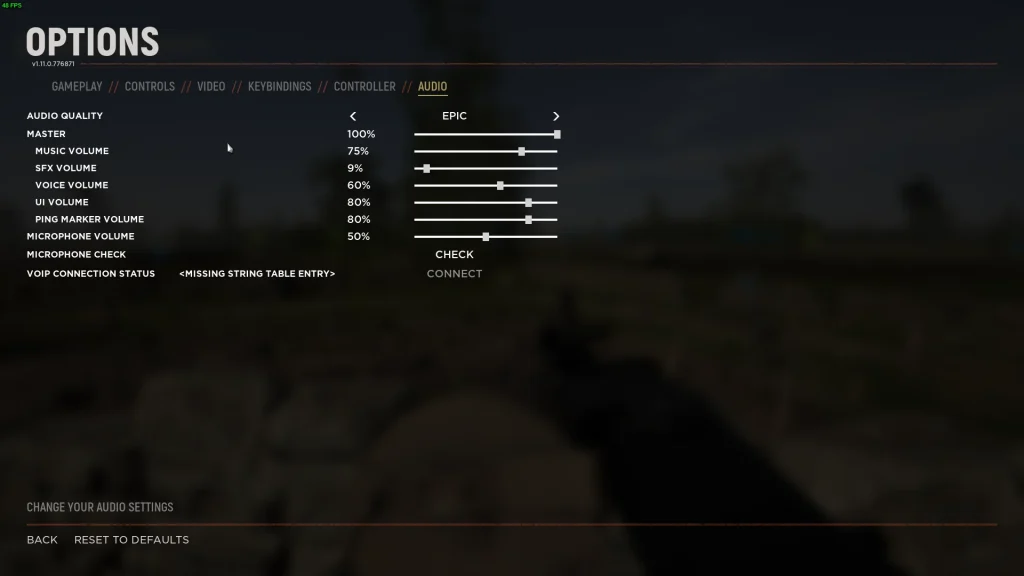1024x576 pixels.
Task: Set the Music Volume slider
Action: tap(521, 152)
